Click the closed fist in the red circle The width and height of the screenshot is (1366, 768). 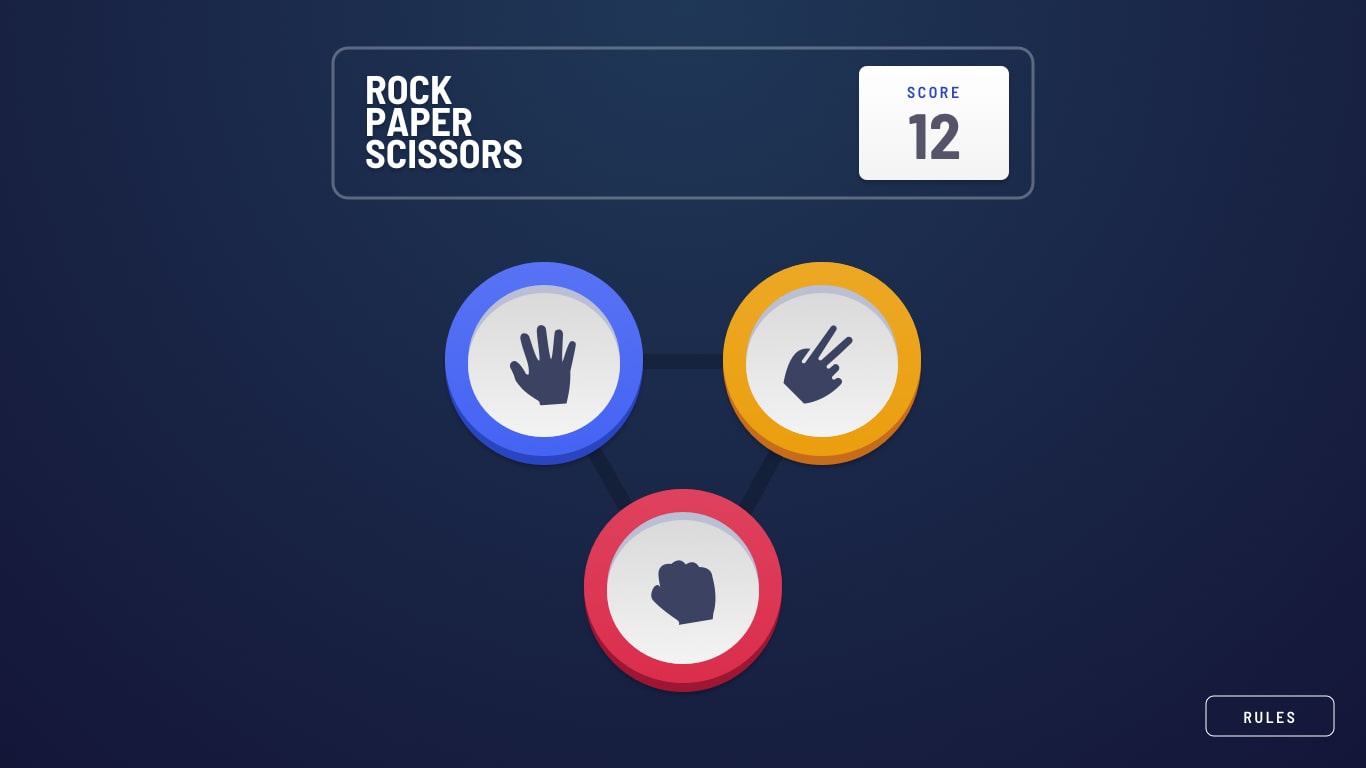tap(683, 590)
